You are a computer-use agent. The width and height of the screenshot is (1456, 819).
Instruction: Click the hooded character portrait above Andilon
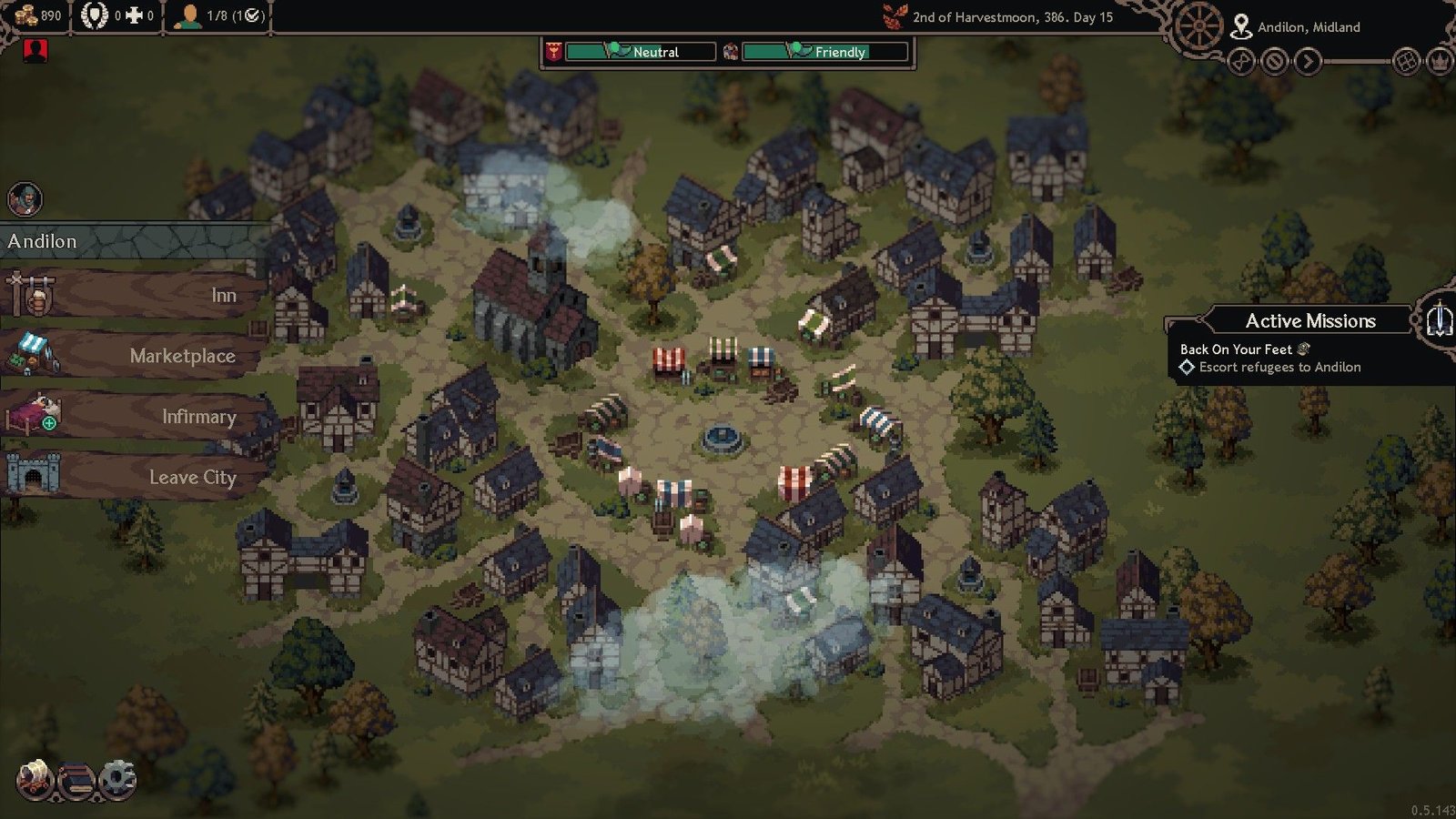25,199
